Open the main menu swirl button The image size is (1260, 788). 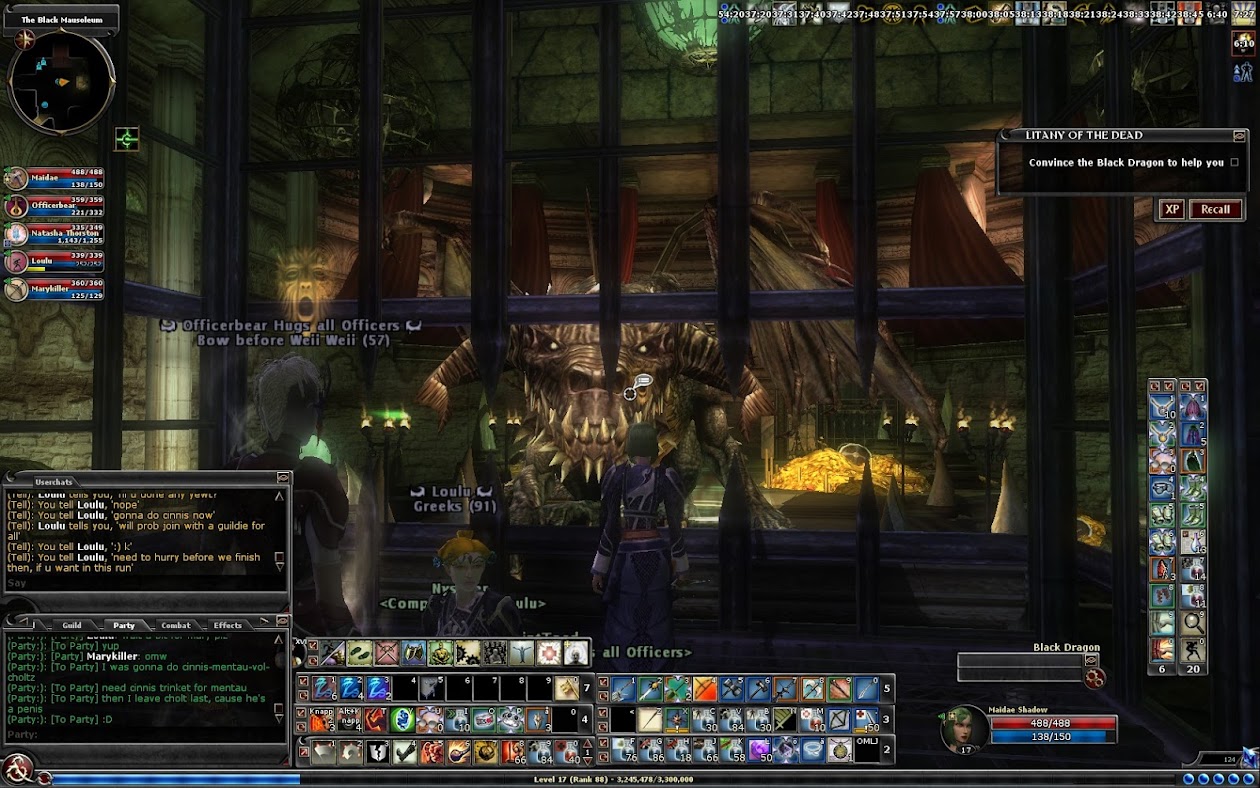[x=17, y=769]
